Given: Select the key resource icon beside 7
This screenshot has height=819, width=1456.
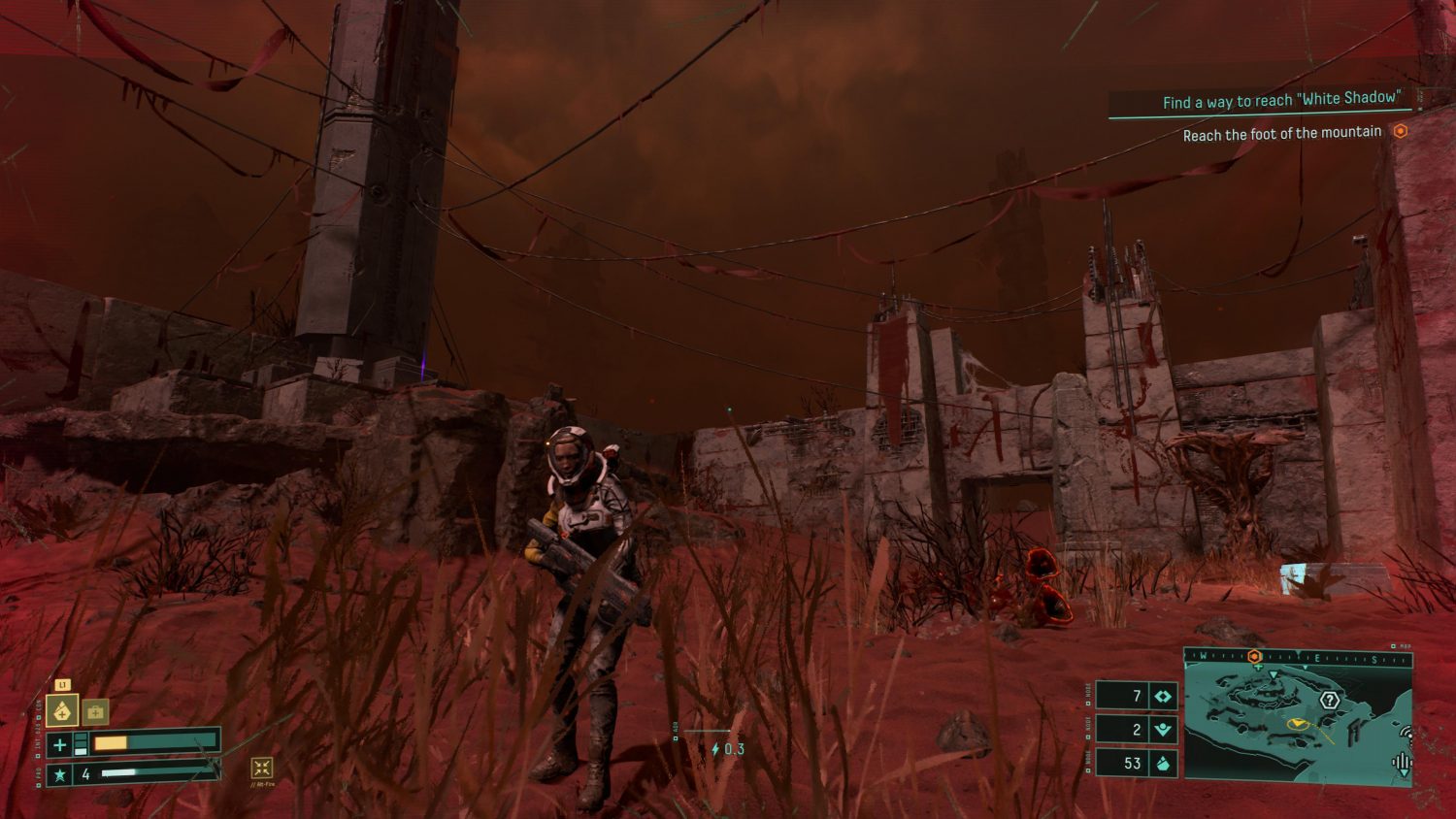Looking at the screenshot, I should 1163,696.
